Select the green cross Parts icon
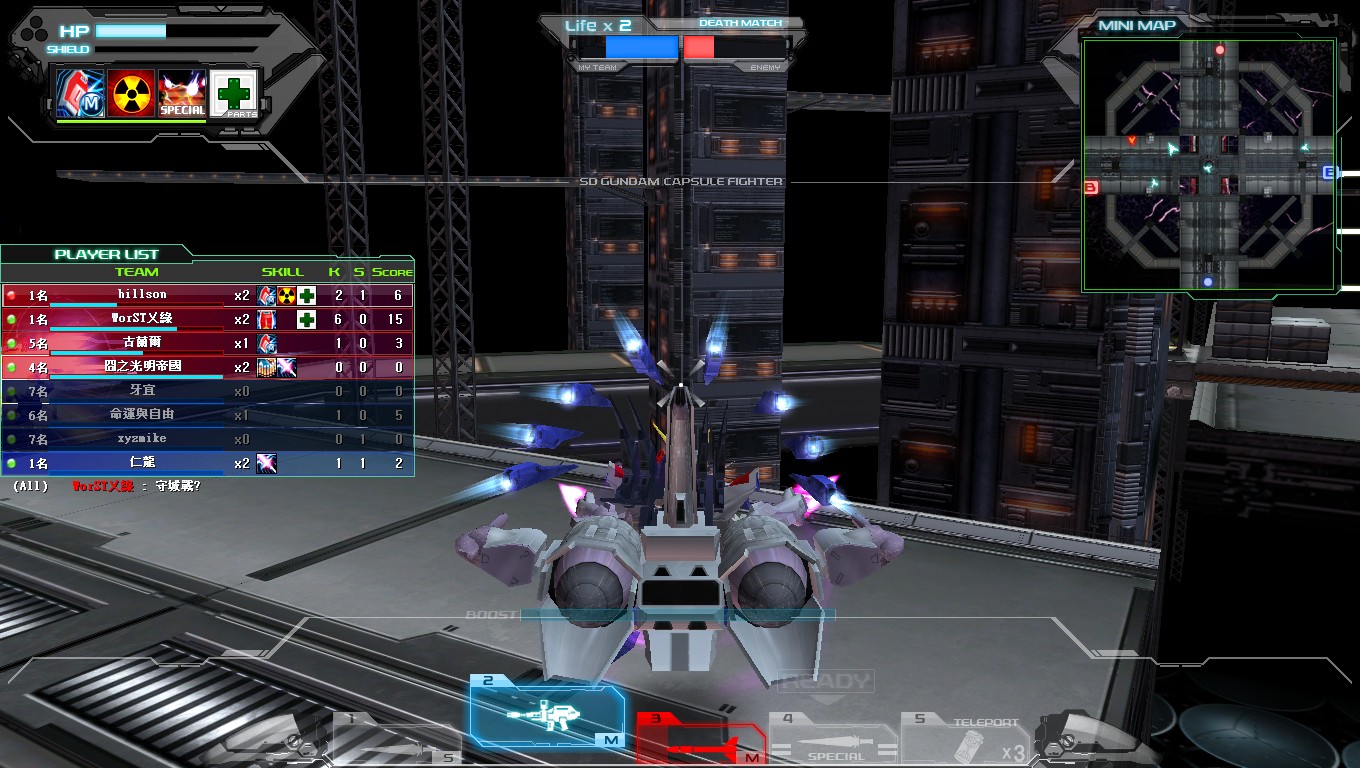Viewport: 1360px width, 768px height. tap(234, 94)
